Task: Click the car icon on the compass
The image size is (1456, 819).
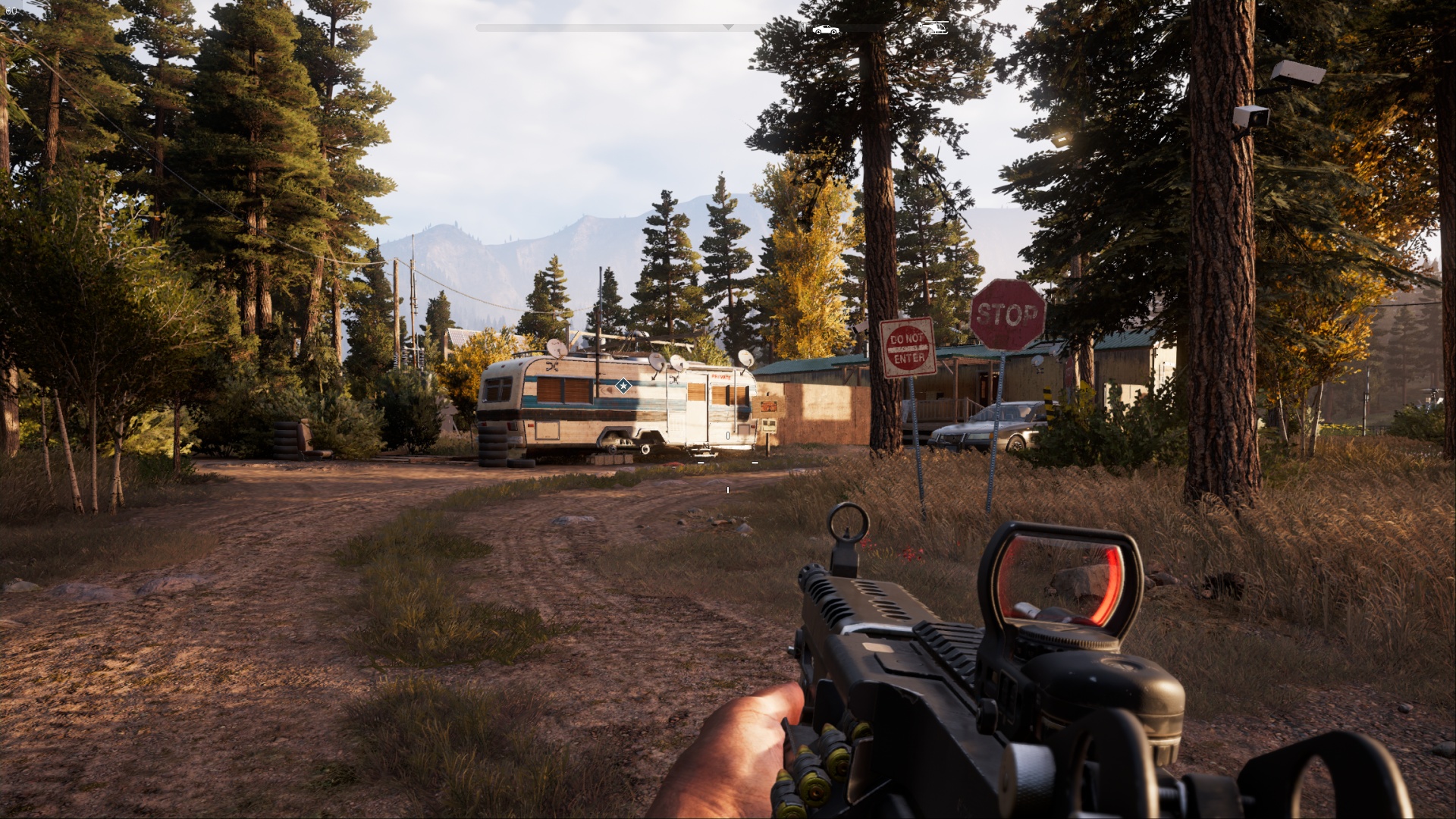Action: click(825, 30)
